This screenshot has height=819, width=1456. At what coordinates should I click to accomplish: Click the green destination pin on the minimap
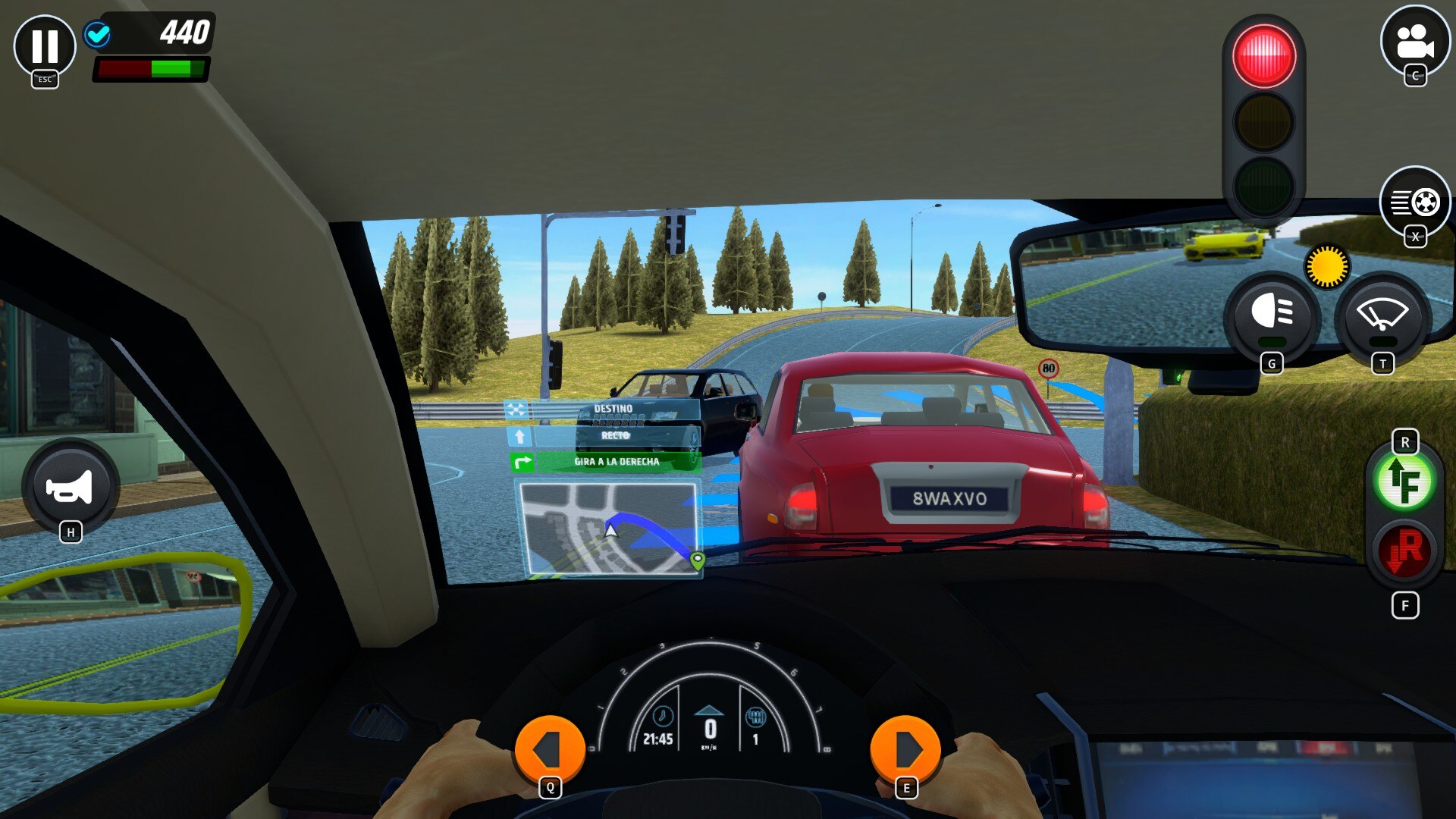(x=698, y=559)
